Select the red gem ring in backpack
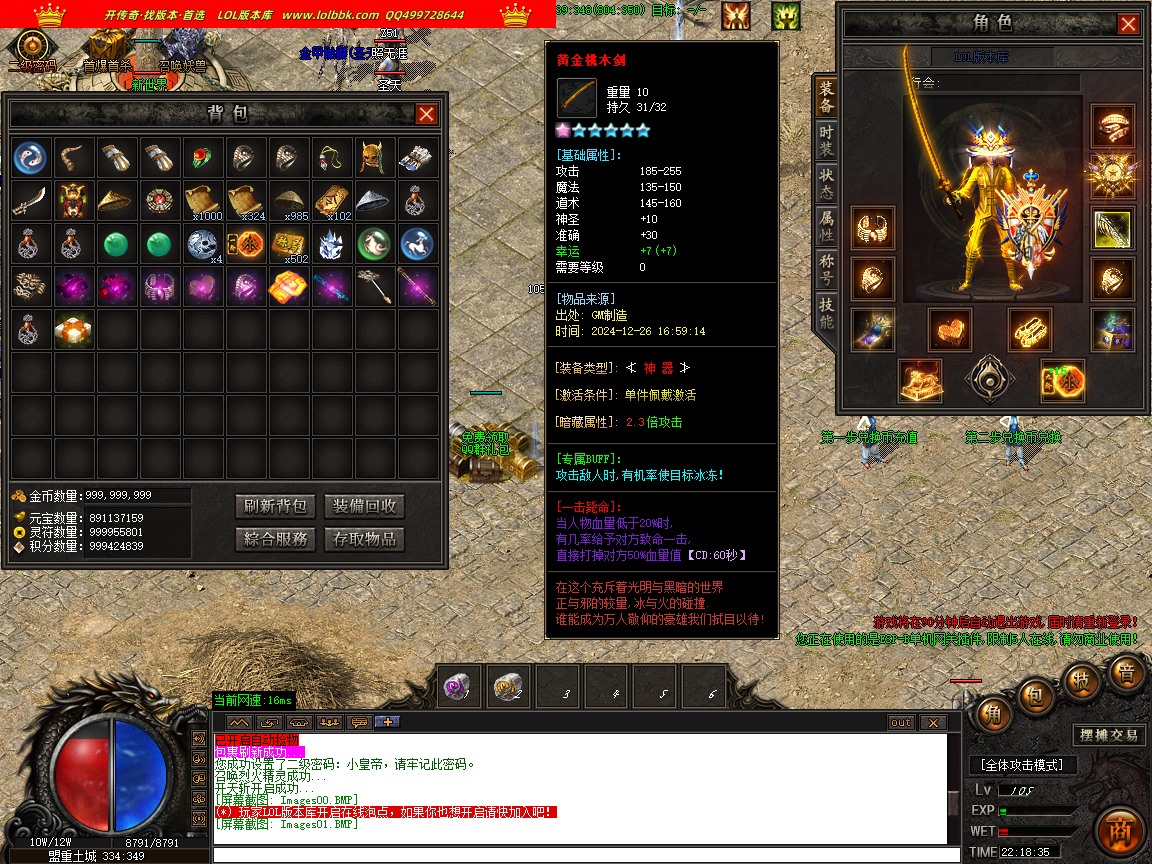 pyautogui.click(x=204, y=157)
